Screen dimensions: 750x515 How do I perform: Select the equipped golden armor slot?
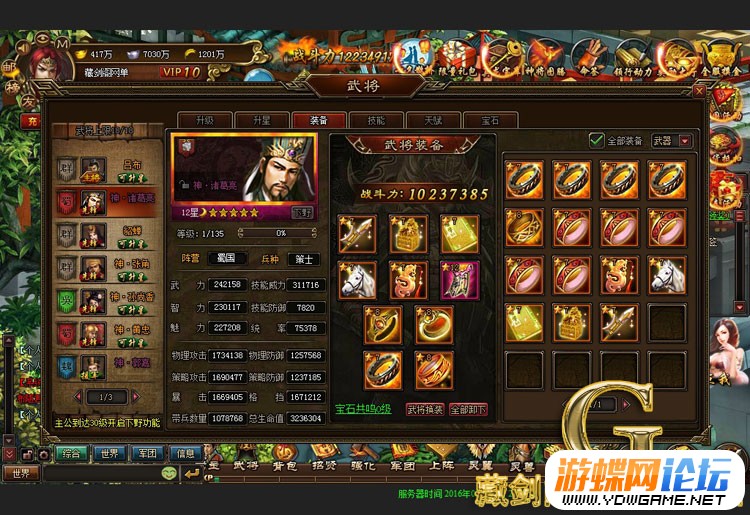[x=408, y=234]
